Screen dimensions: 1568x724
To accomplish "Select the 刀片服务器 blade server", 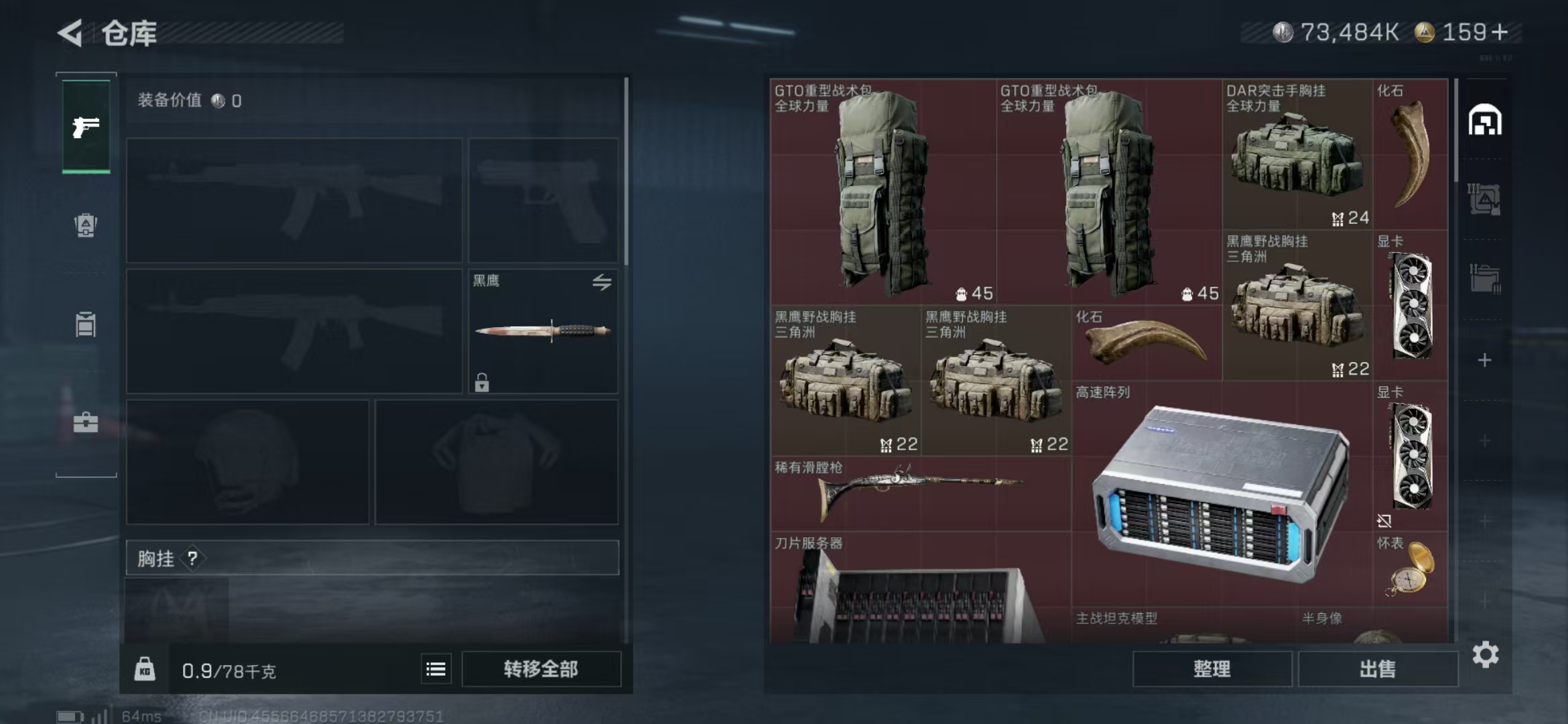I will [x=919, y=590].
